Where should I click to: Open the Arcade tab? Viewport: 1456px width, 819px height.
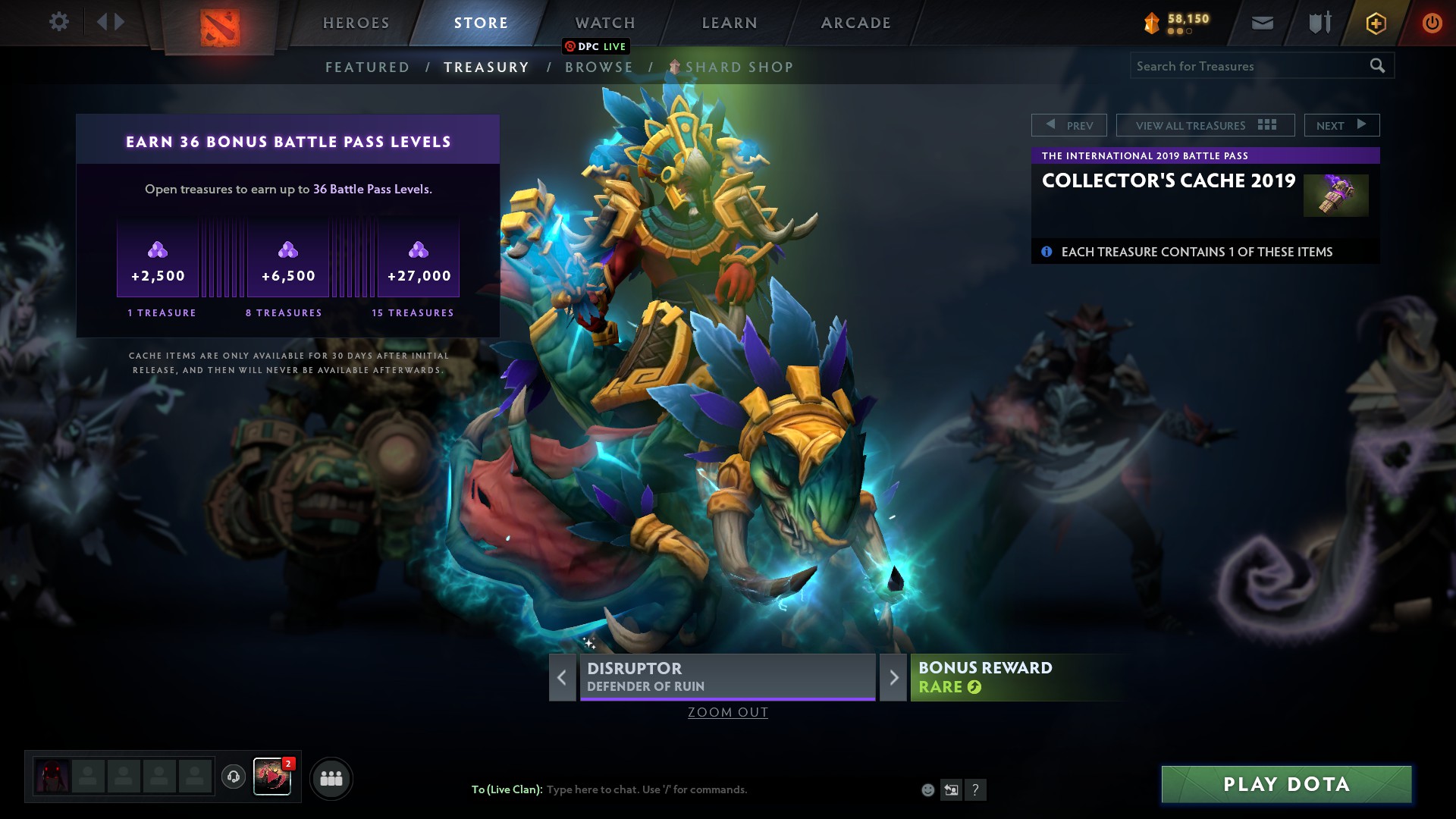[855, 23]
